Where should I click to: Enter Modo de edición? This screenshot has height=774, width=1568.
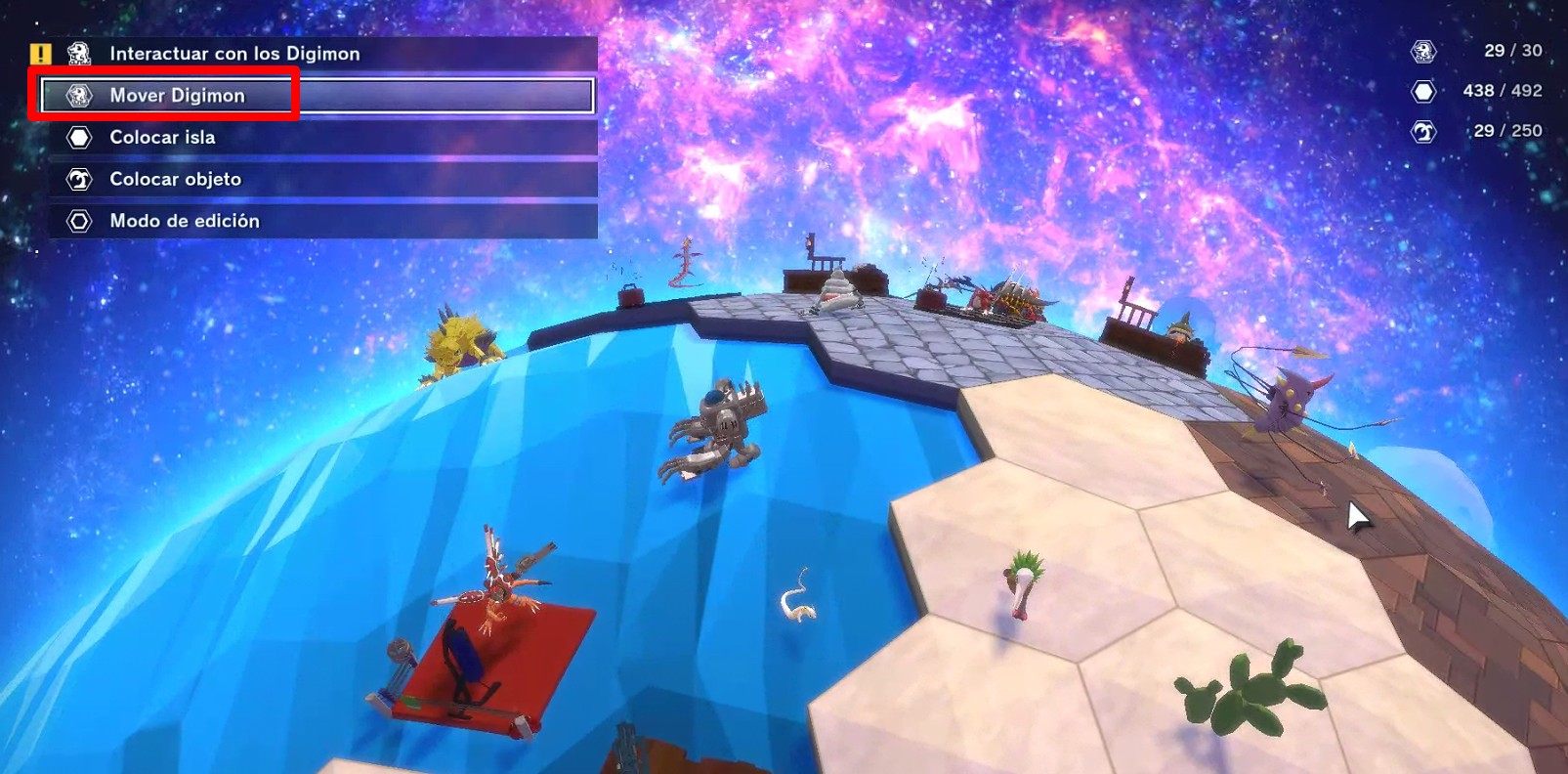(185, 222)
